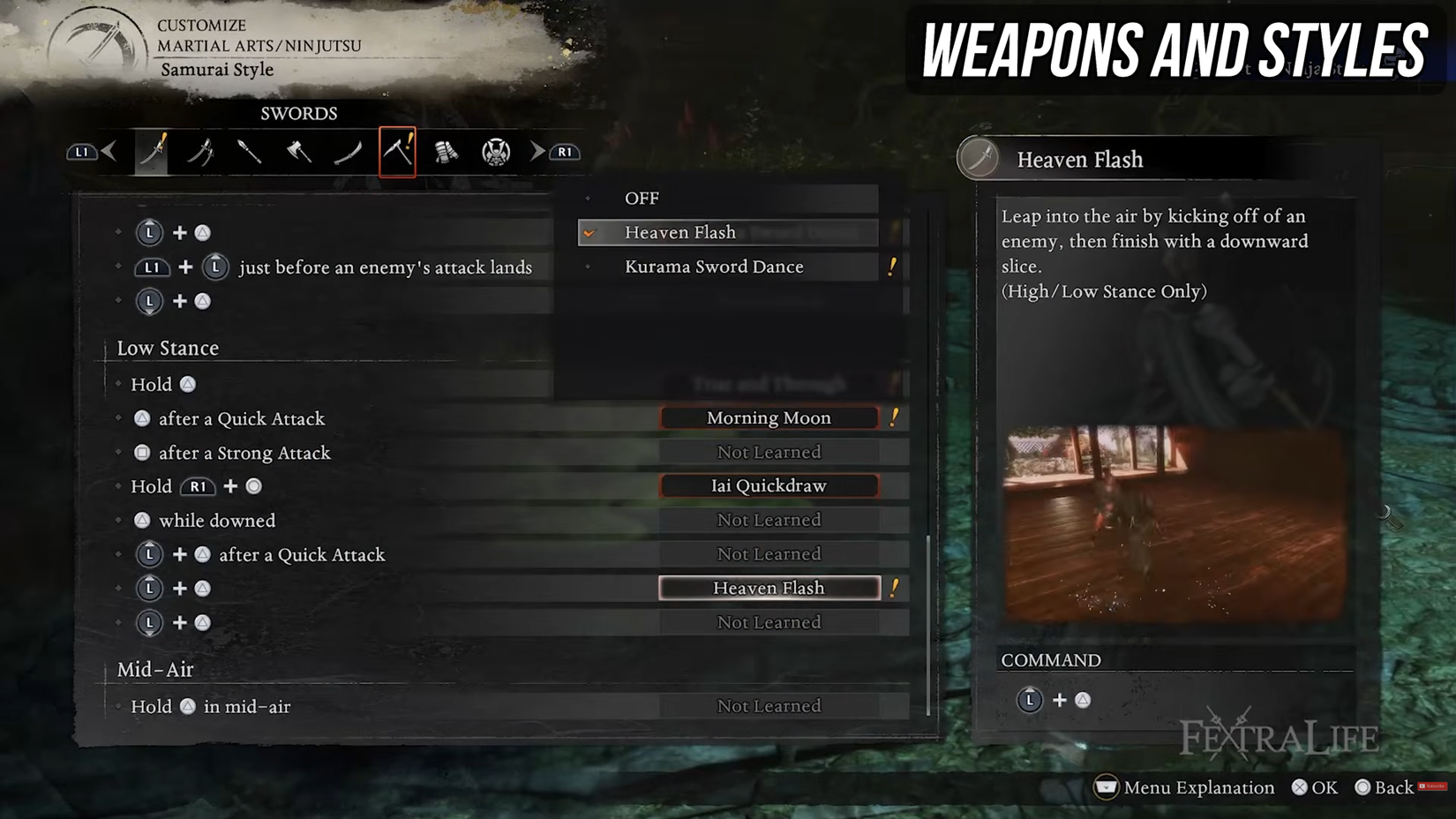
Task: Open the Menu Explanation option
Action: point(1184,787)
